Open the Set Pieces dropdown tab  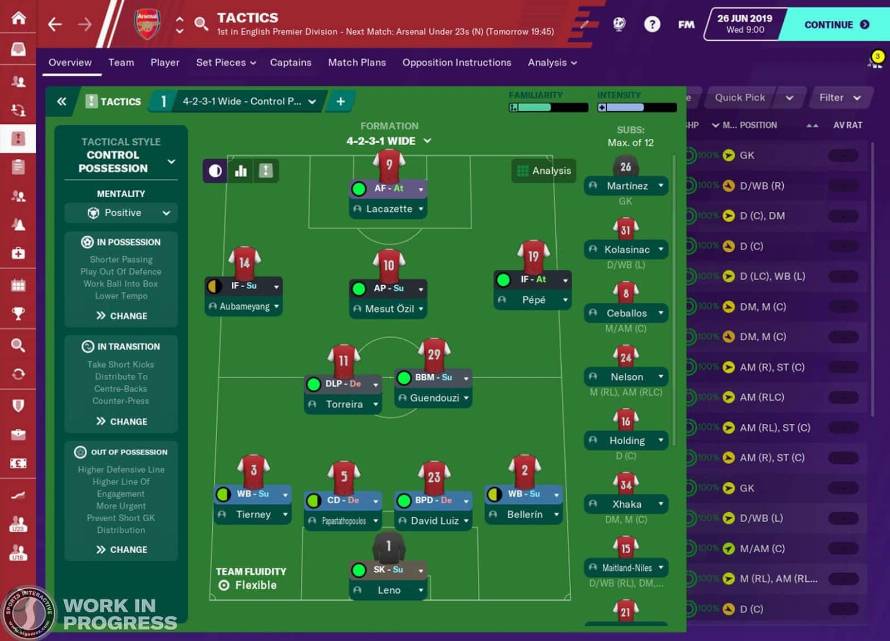point(225,62)
